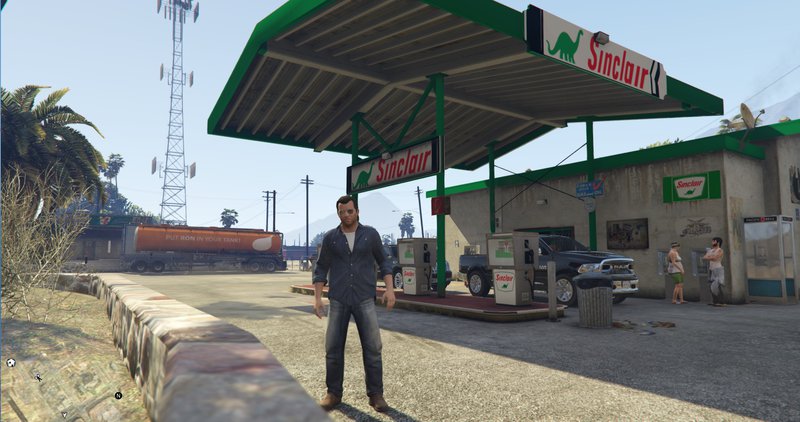This screenshot has width=800, height=422.
Task: Select the north N marker on minimap
Action: pyautogui.click(x=117, y=396)
